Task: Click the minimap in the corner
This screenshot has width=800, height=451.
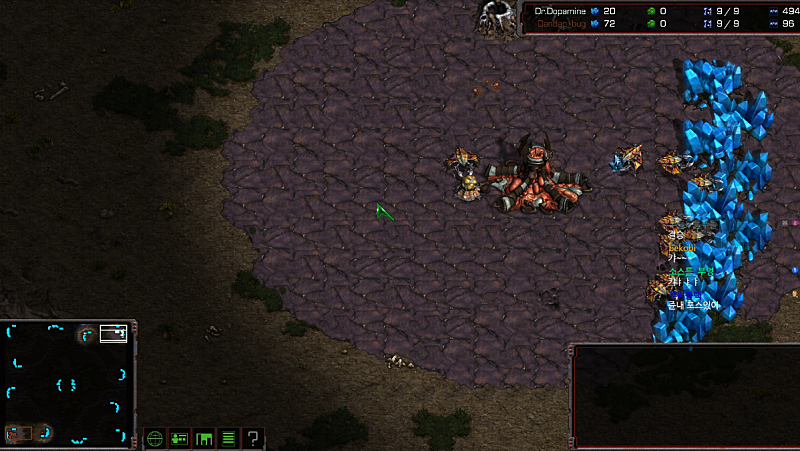Action: coord(67,381)
